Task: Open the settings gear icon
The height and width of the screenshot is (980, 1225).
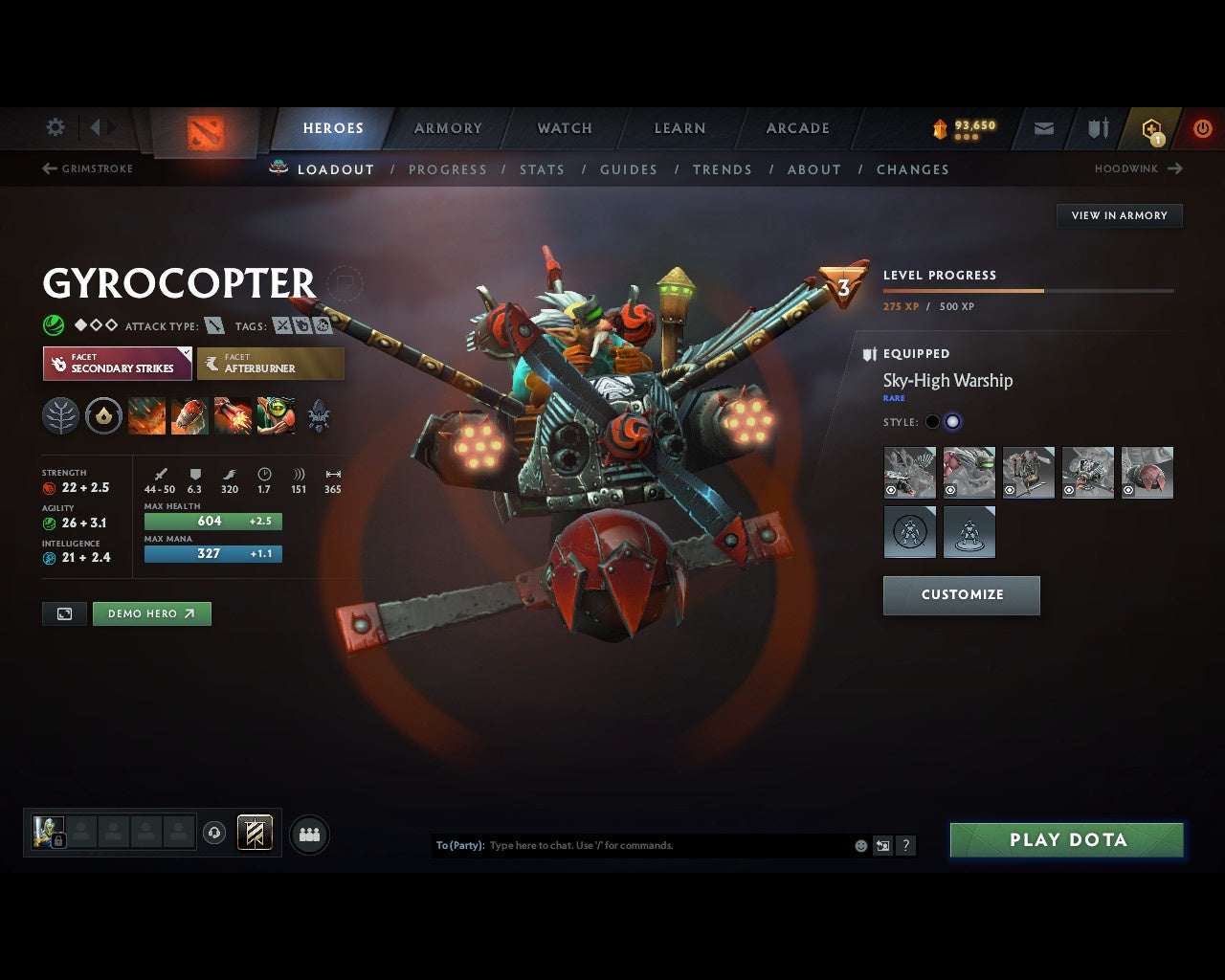Action: 55,126
